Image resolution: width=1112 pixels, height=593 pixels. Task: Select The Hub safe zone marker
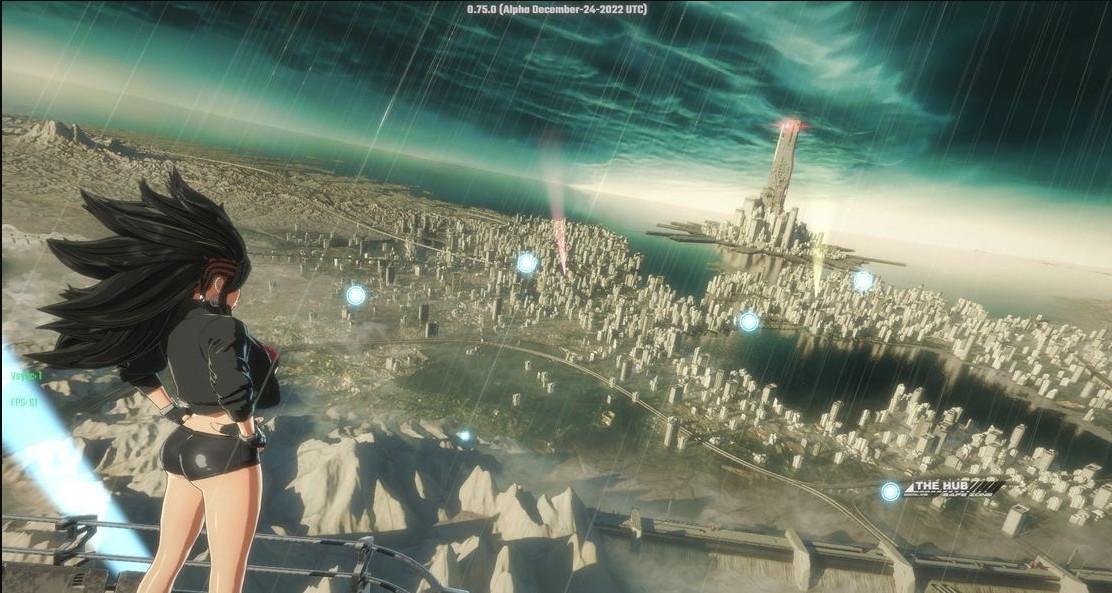coord(890,491)
